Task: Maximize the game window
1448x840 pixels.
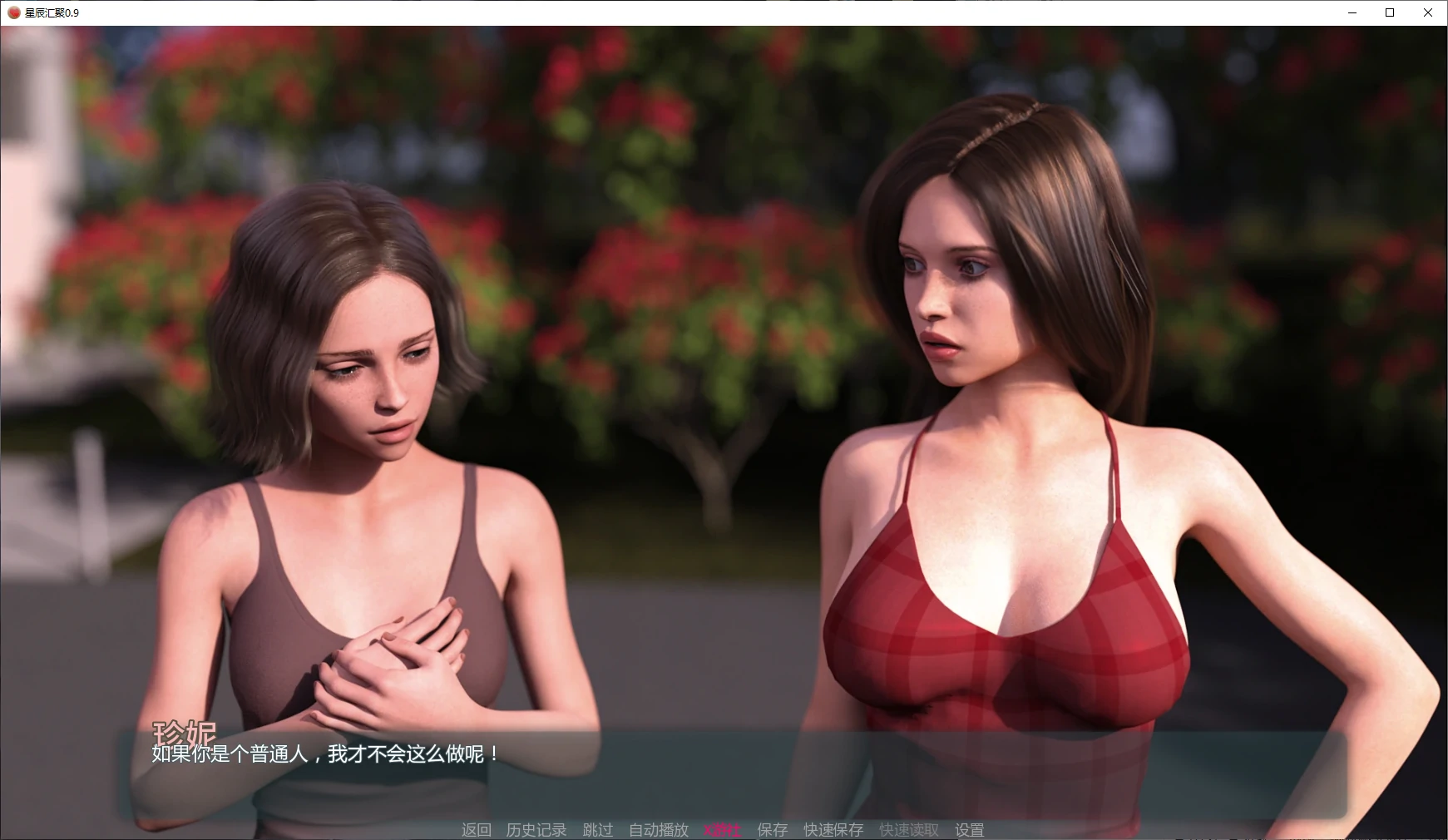Action: point(1389,12)
